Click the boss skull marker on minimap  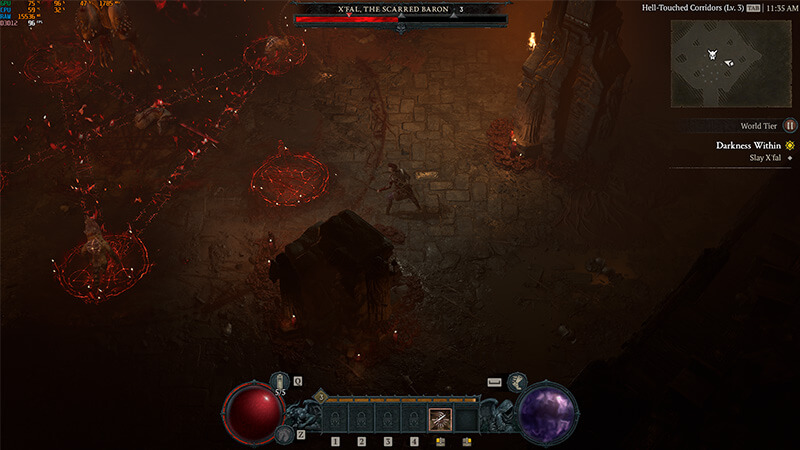pos(712,54)
